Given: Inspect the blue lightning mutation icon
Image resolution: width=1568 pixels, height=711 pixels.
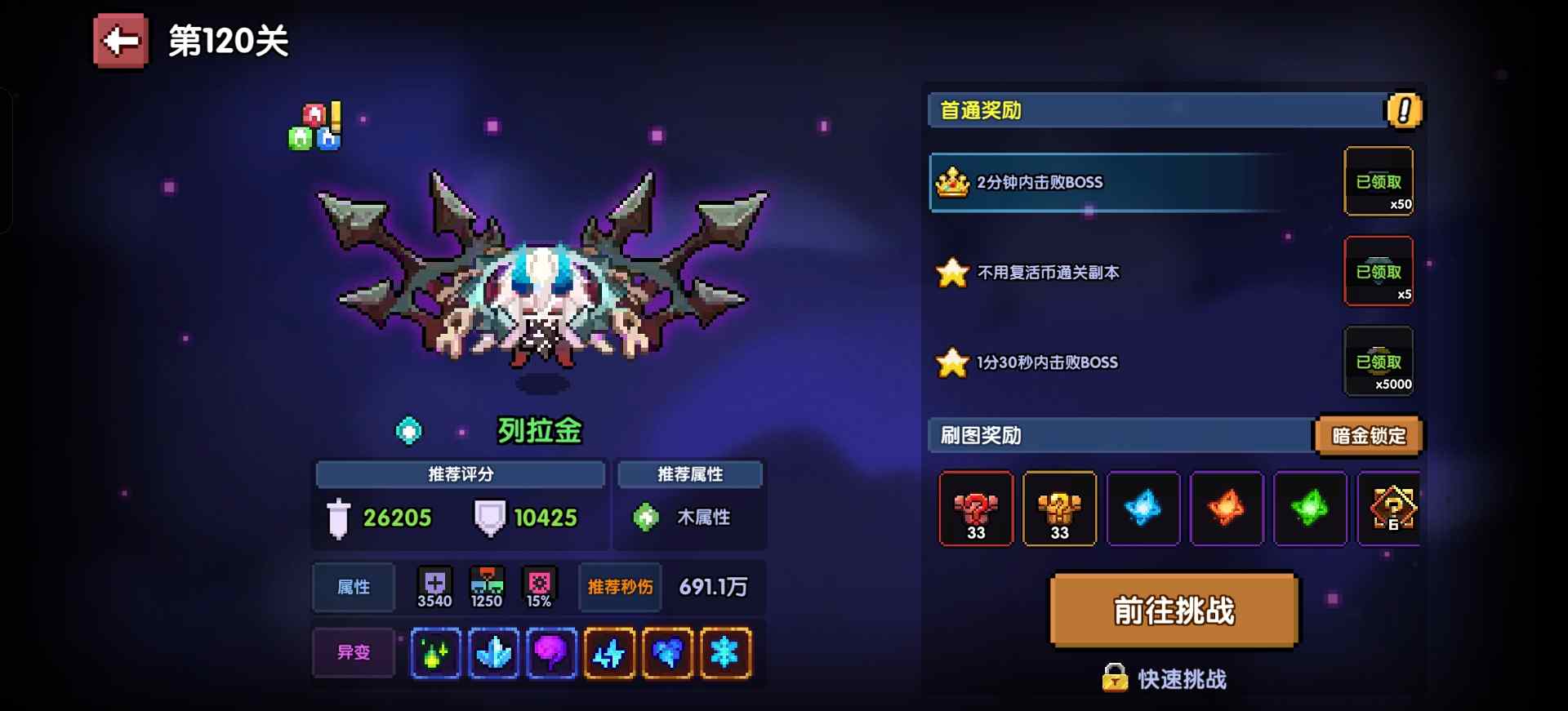Looking at the screenshot, I should point(609,651).
